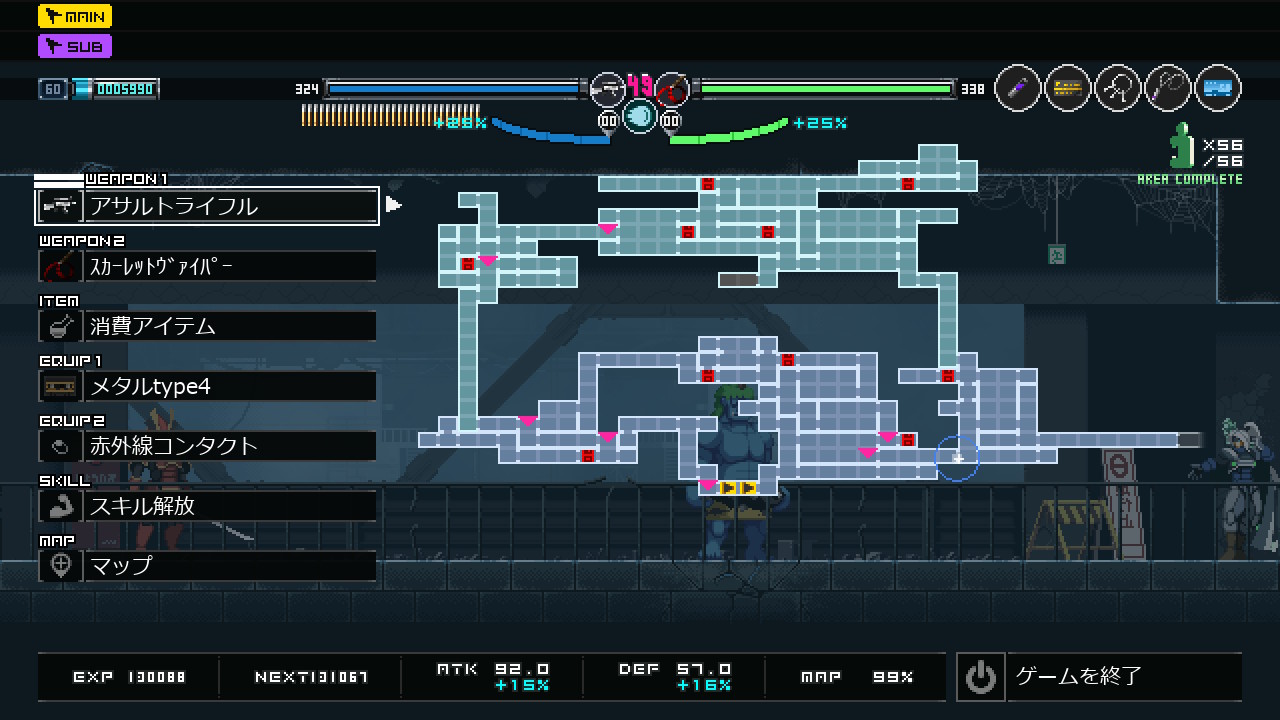
Task: Click the ゲームを終了 quit game button
Action: 1098,677
